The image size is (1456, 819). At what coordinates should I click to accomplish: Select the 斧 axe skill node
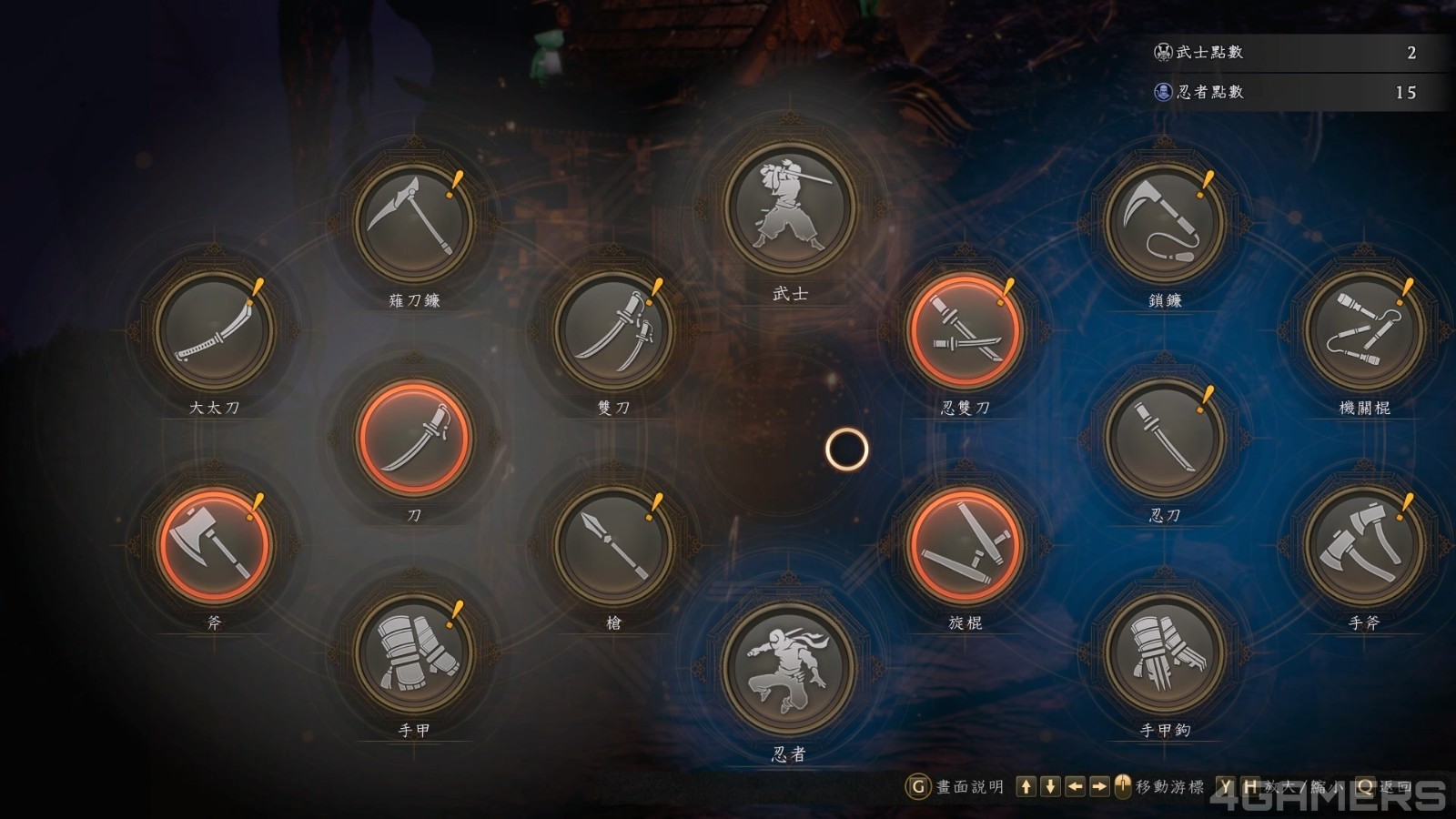click(215, 545)
